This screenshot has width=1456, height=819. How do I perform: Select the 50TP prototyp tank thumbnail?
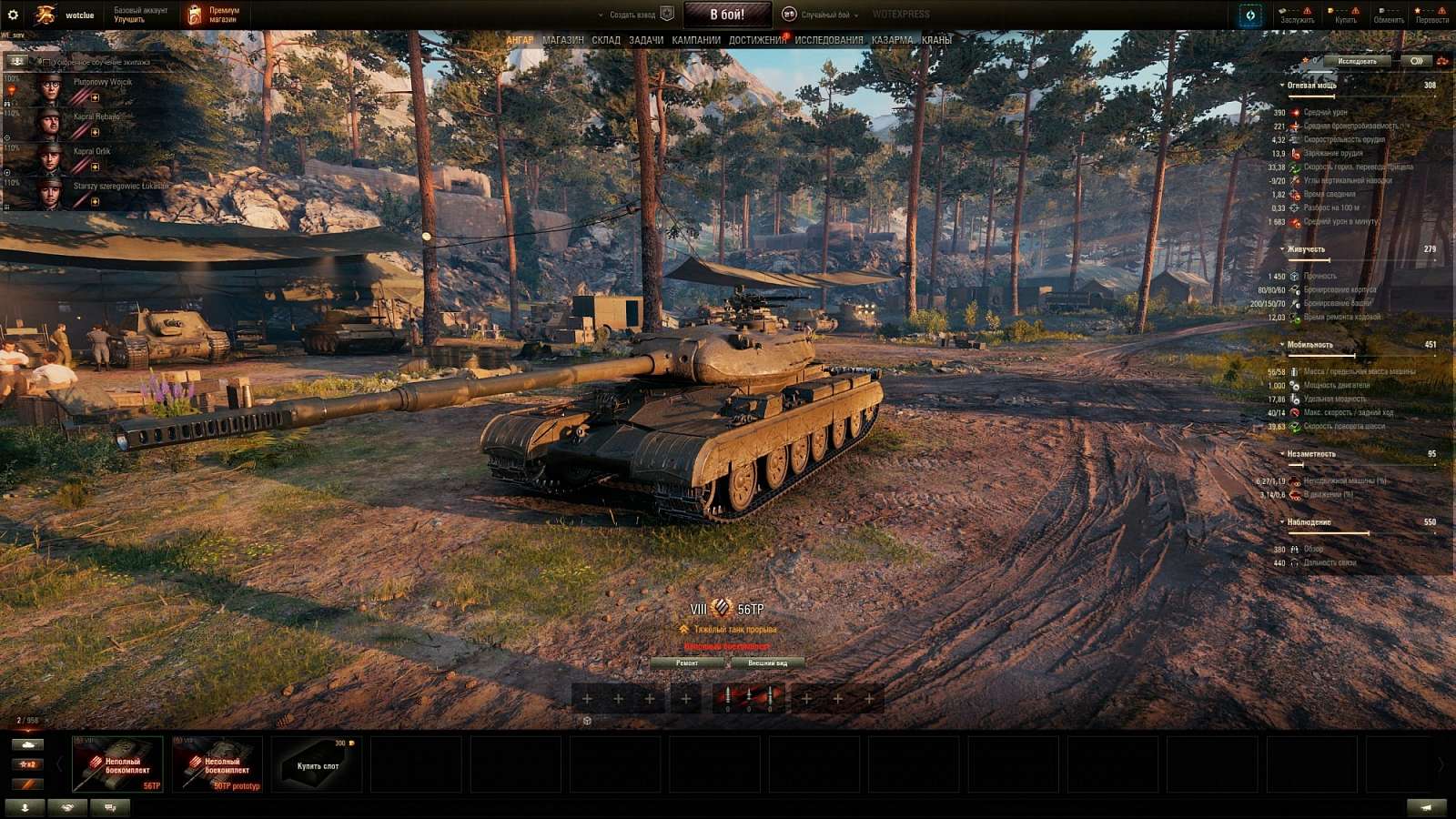tap(218, 763)
